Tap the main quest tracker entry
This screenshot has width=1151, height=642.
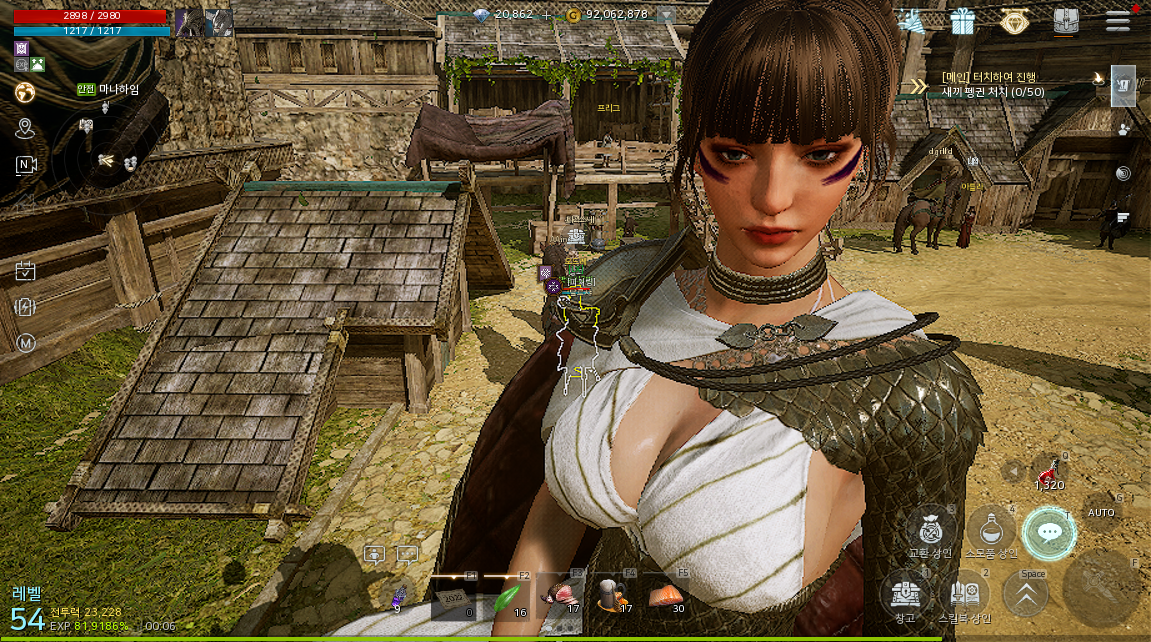[1000, 84]
